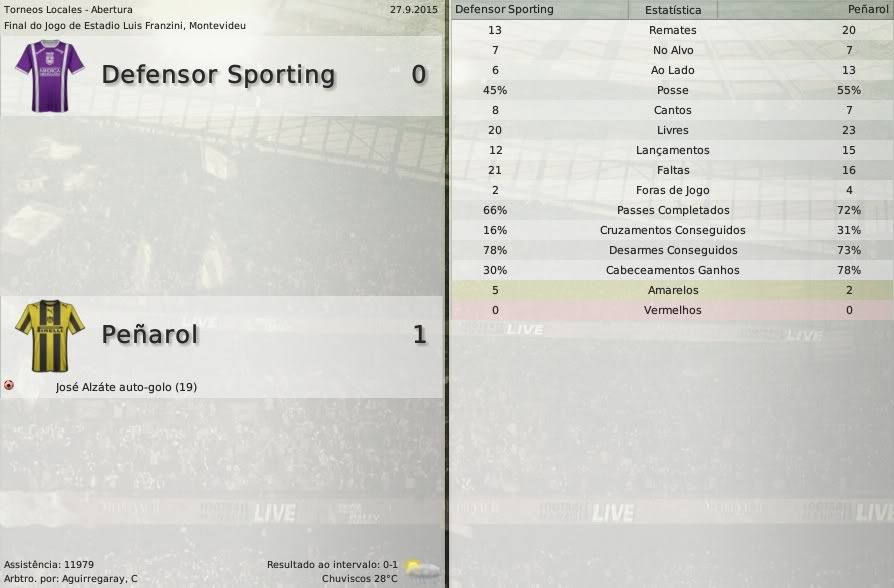
Task: Select the Defensor Sporting stats column header
Action: pyautogui.click(x=504, y=10)
